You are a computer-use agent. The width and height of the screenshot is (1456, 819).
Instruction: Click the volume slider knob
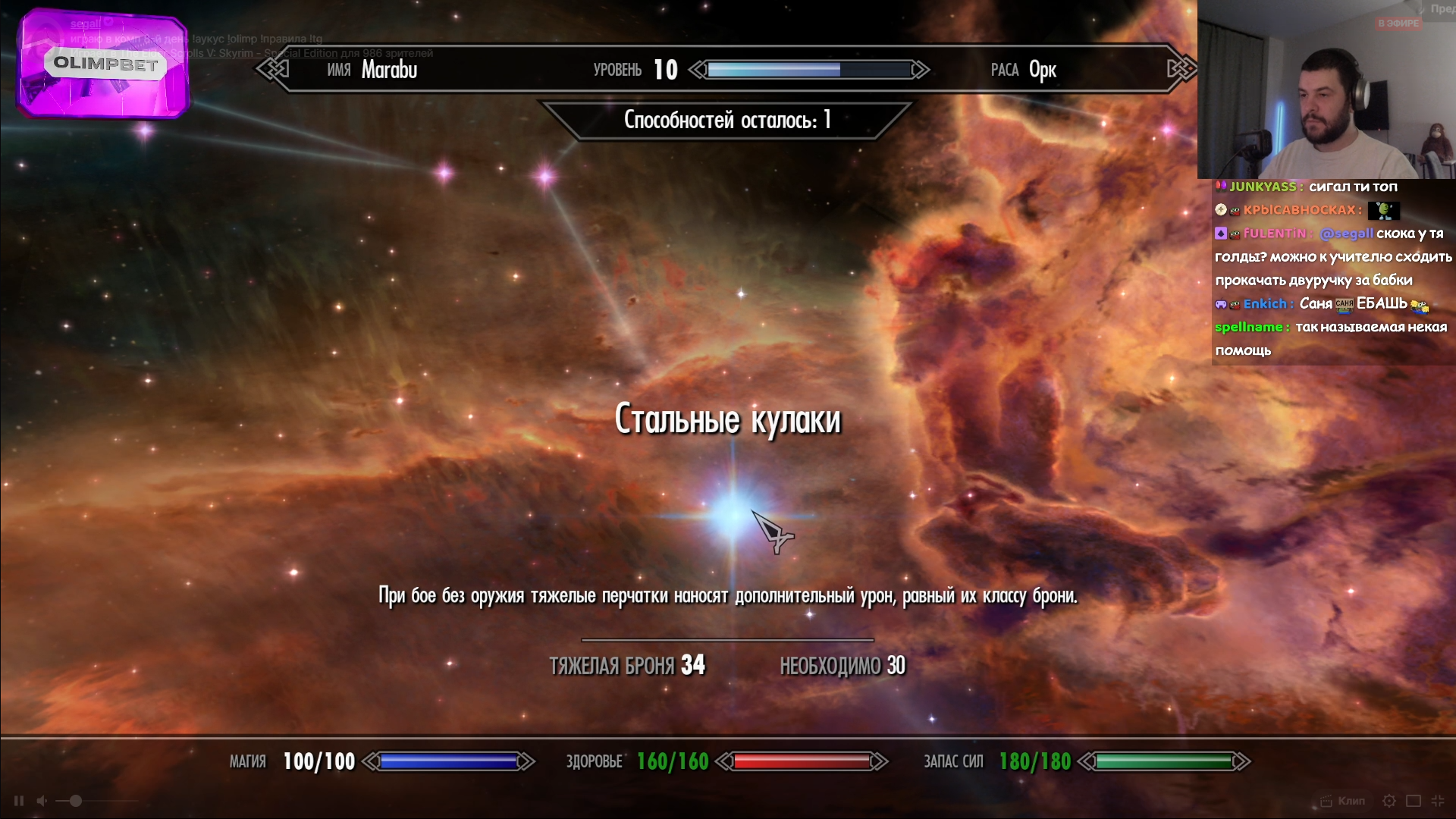click(x=76, y=801)
